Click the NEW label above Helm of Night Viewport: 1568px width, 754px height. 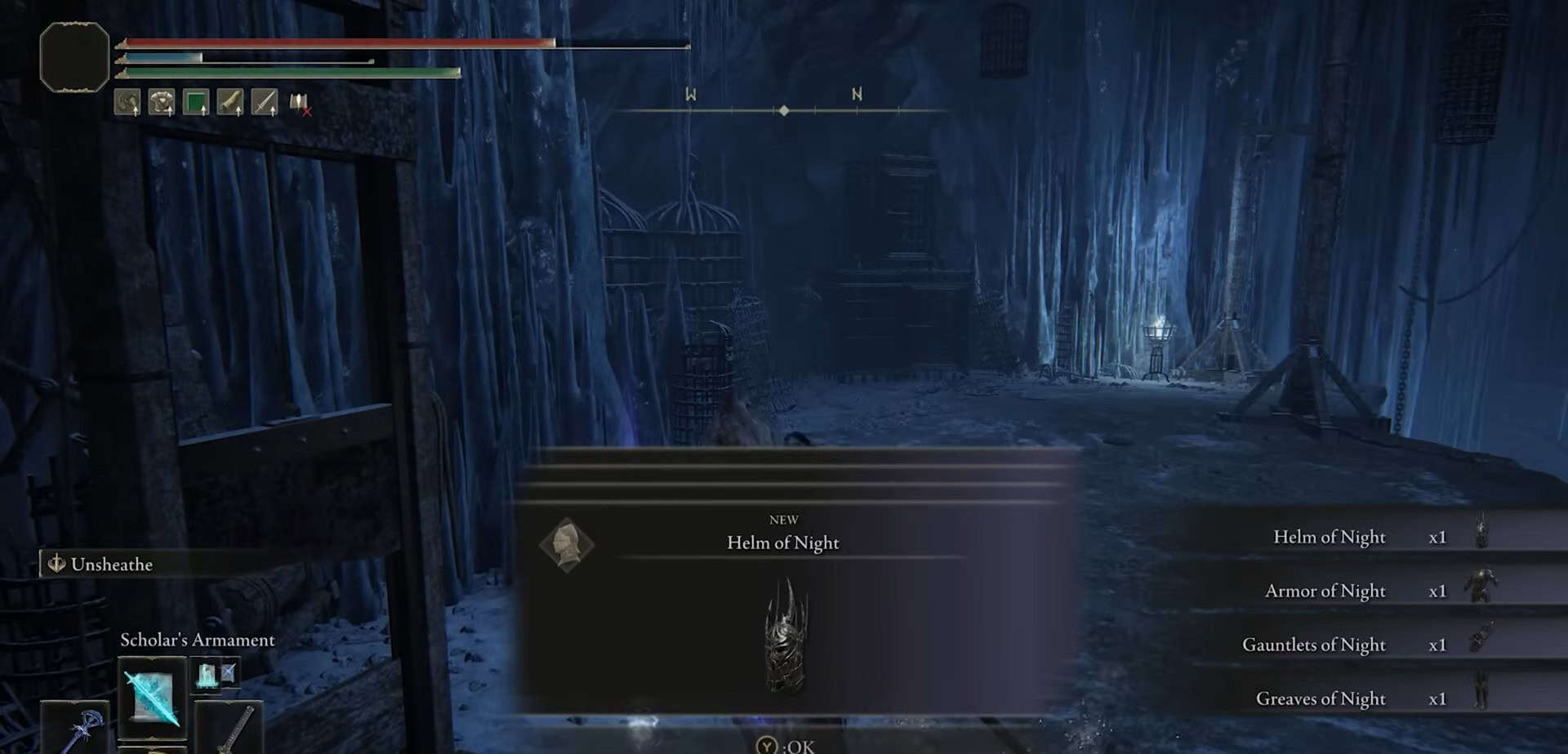coord(784,518)
